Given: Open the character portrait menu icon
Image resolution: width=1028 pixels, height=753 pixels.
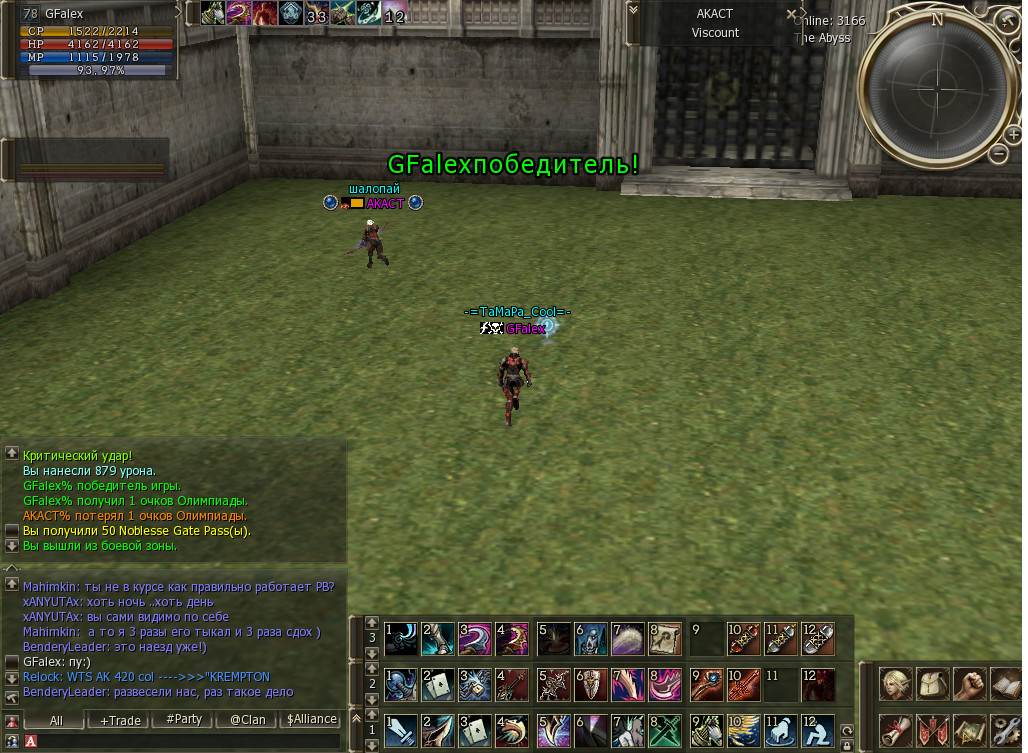Looking at the screenshot, I should tap(895, 684).
